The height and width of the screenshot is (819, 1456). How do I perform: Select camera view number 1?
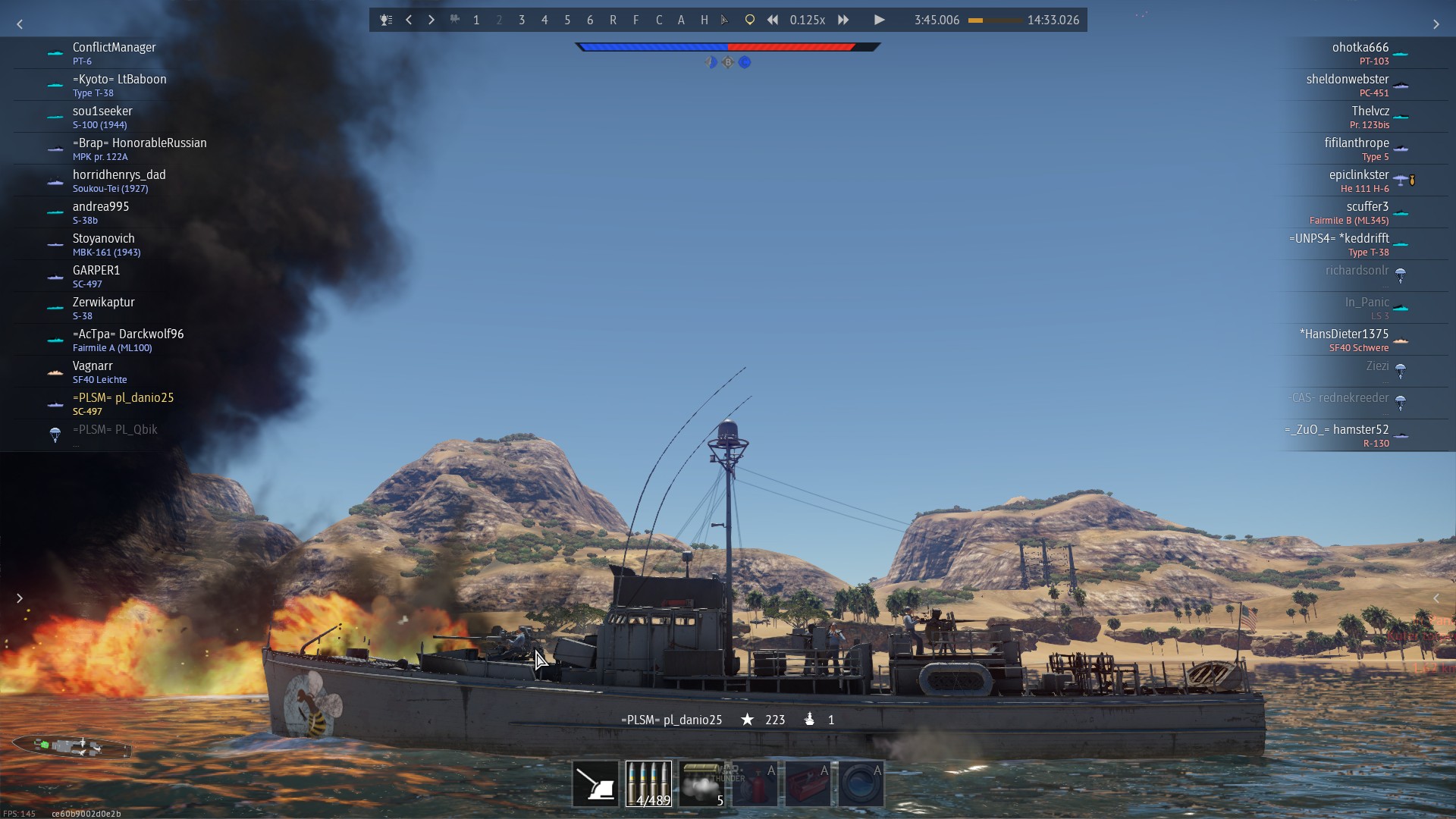(476, 20)
